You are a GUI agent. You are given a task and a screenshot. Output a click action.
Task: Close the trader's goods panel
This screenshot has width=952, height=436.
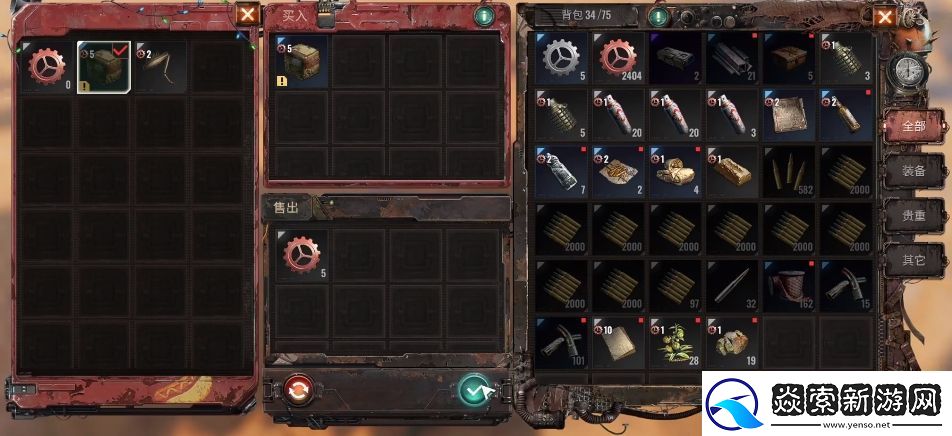click(246, 14)
